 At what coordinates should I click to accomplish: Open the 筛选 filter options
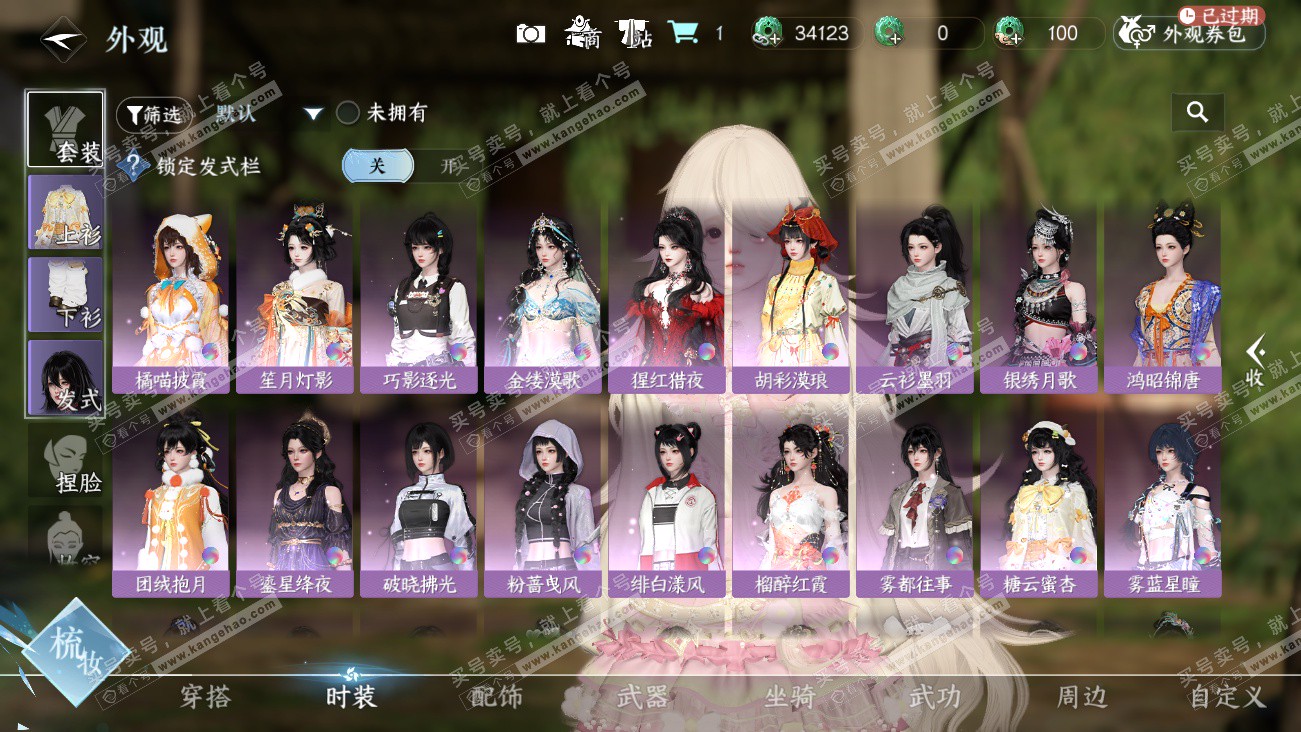[x=153, y=114]
